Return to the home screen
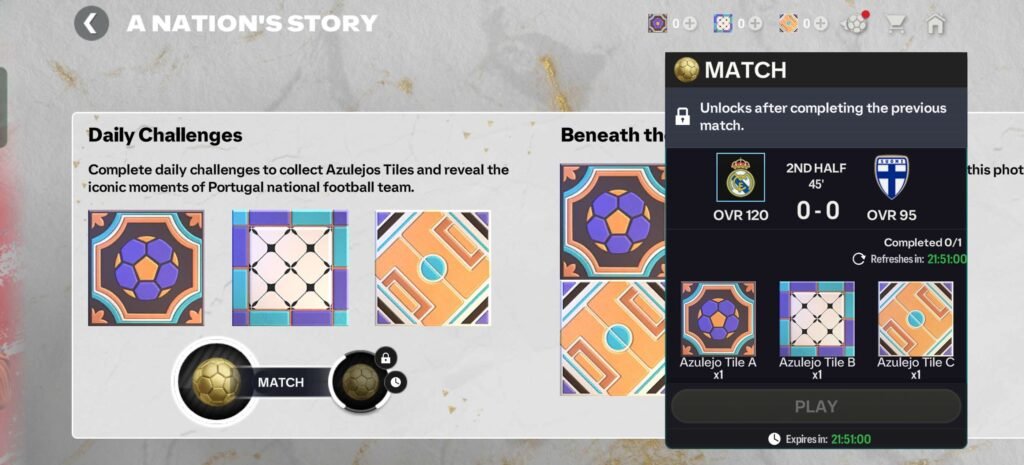Screen dimensions: 1024x465 (x=936, y=23)
